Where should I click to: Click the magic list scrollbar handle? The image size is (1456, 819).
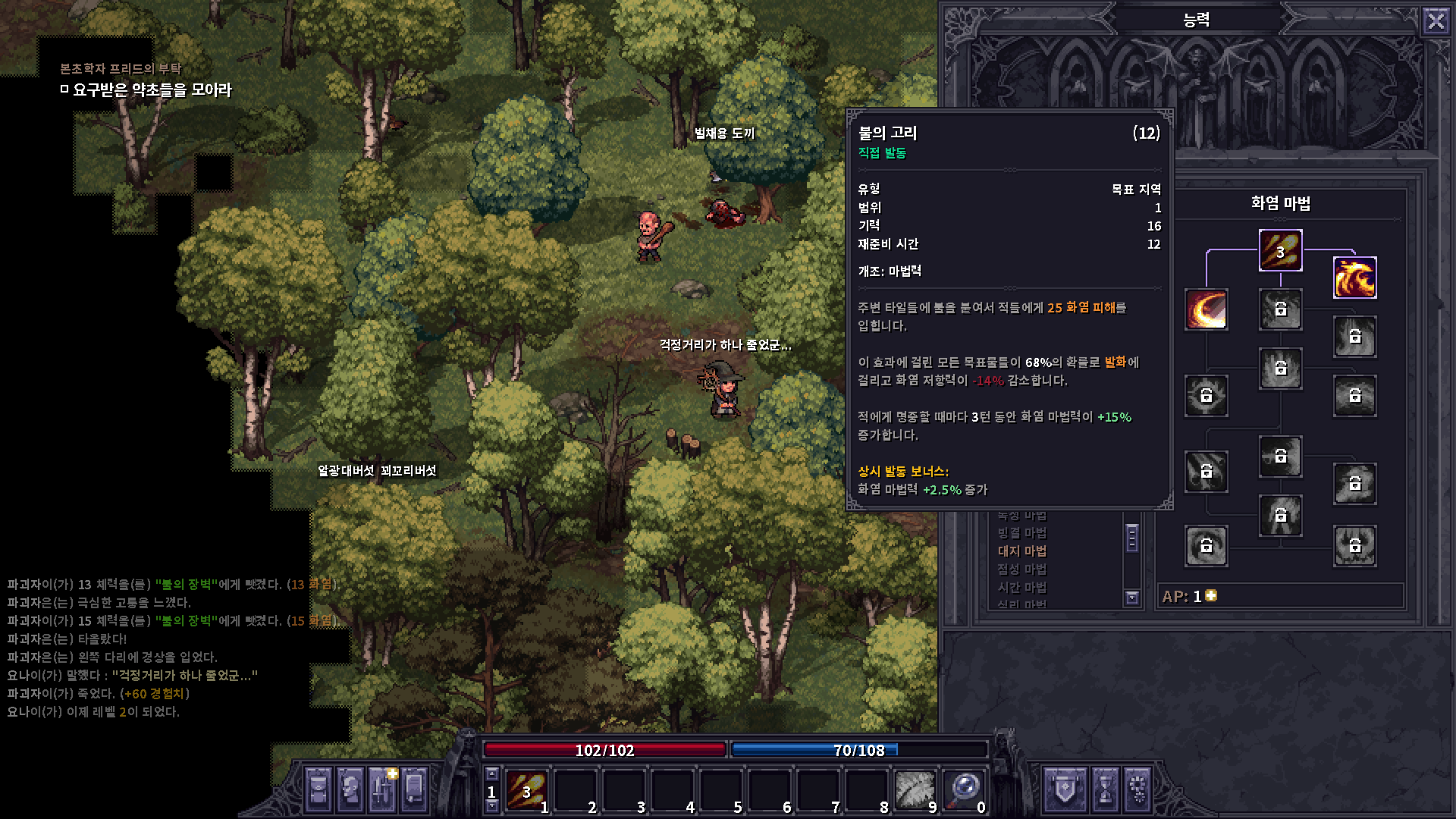pyautogui.click(x=1132, y=538)
